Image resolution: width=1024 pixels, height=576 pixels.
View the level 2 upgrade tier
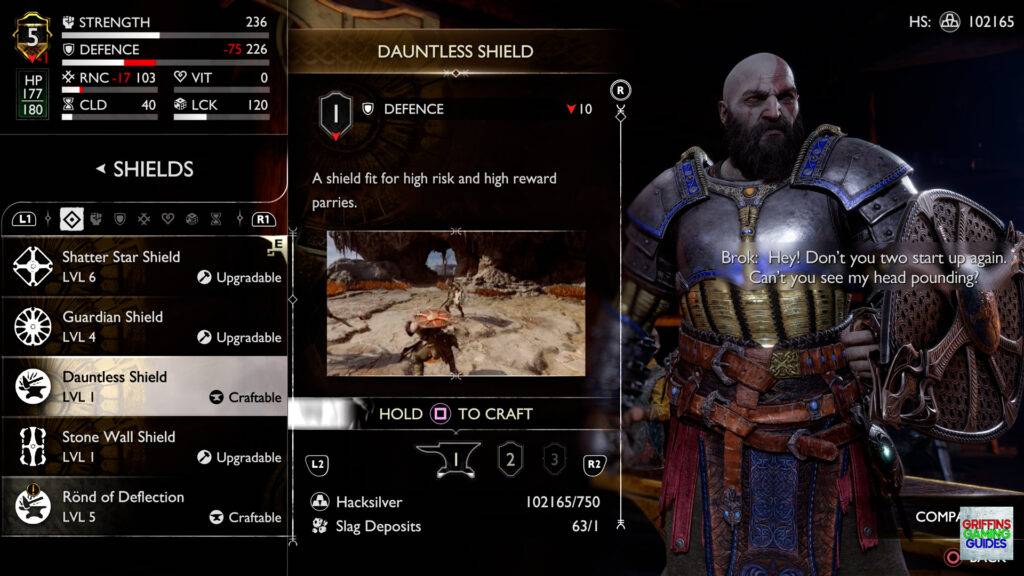(x=511, y=461)
